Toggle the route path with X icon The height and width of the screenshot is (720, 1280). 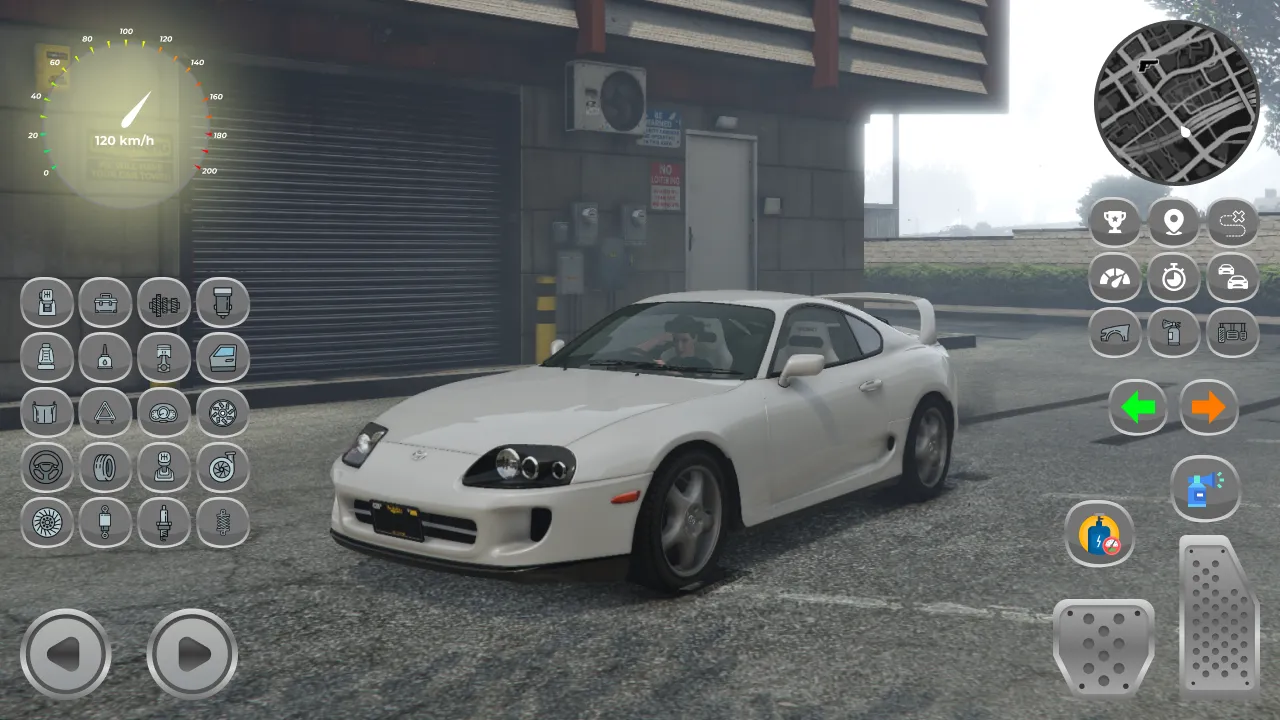pos(1233,222)
